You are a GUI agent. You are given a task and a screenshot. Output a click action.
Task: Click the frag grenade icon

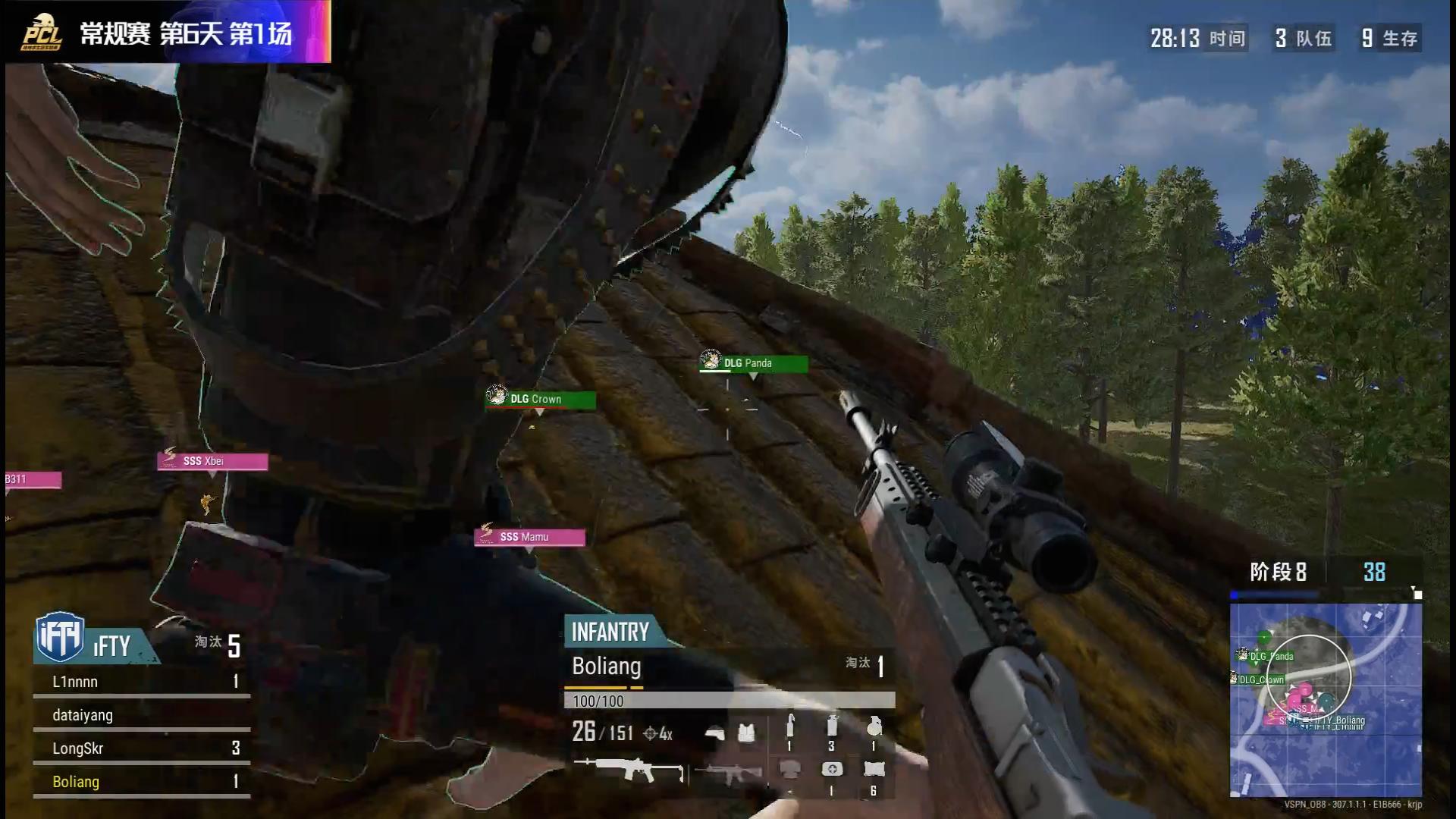click(874, 726)
